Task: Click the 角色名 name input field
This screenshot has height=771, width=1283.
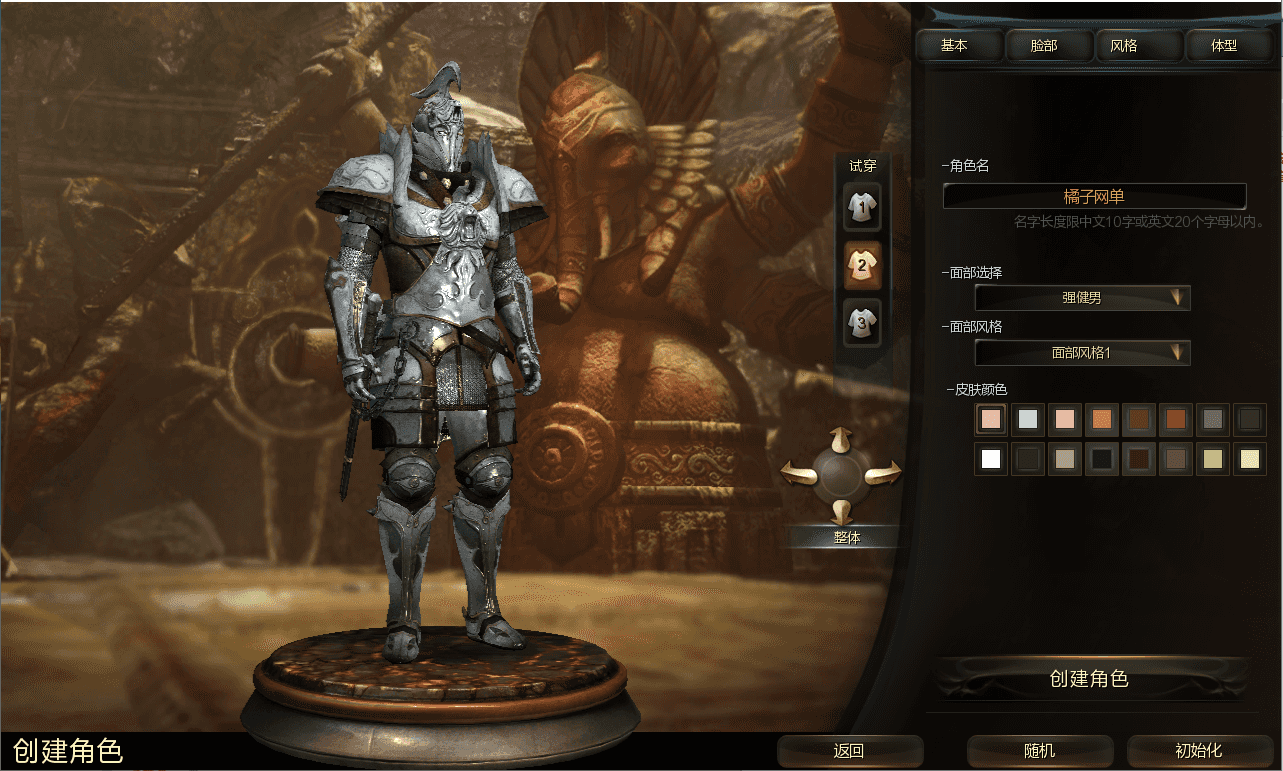Action: pyautogui.click(x=1094, y=197)
